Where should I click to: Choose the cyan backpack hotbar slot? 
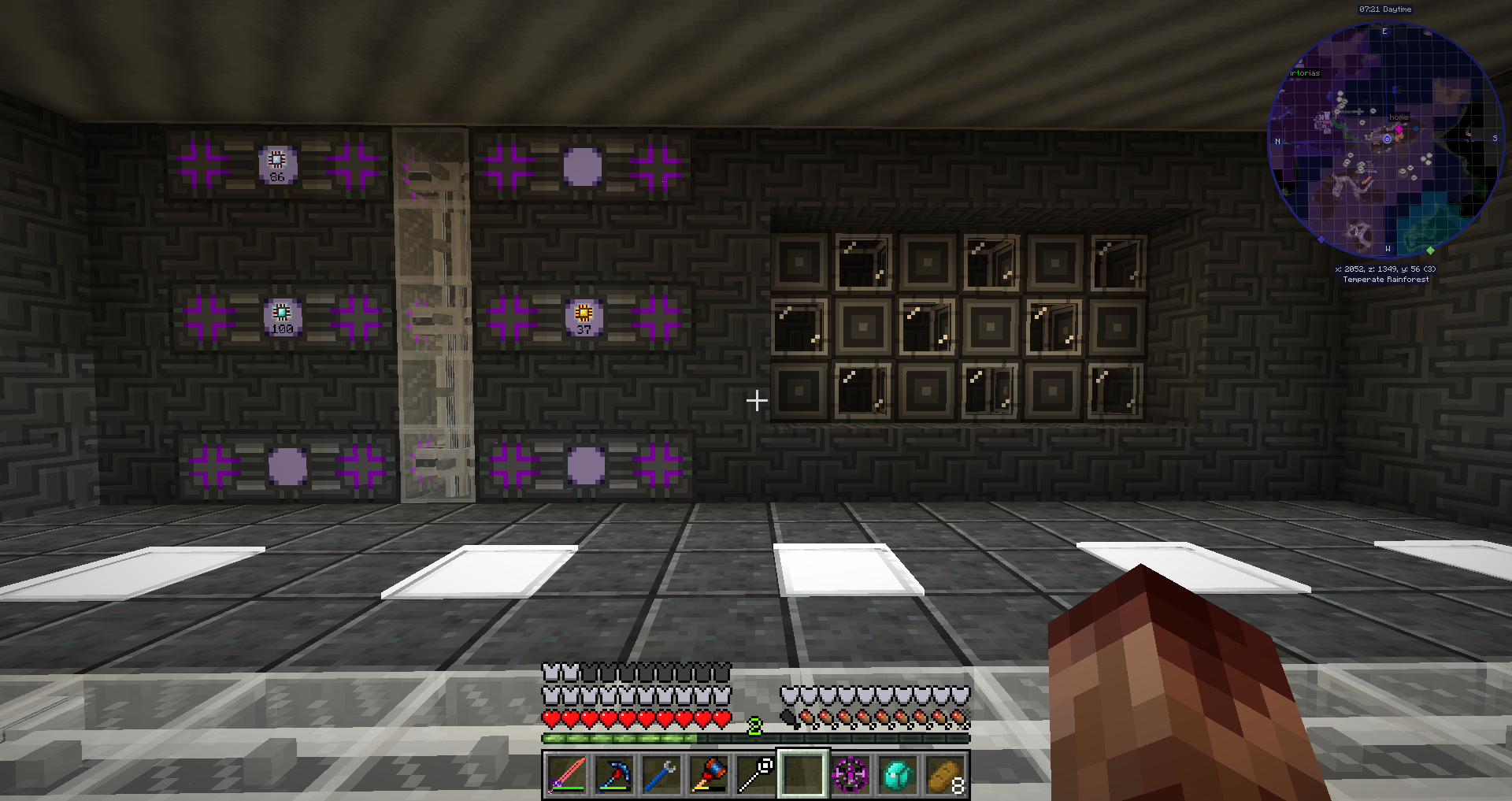(x=898, y=774)
